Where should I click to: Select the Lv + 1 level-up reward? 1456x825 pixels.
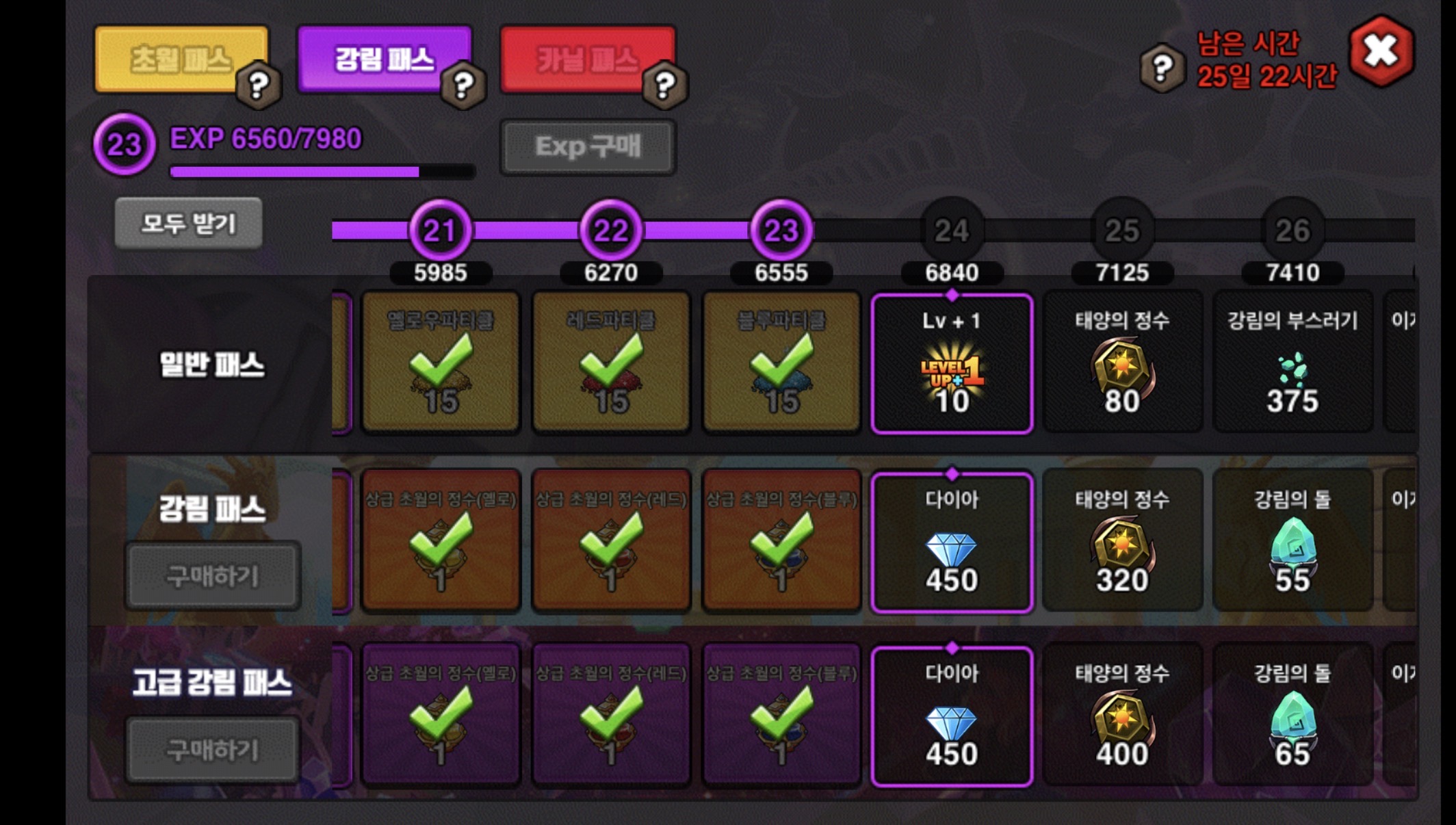(952, 364)
